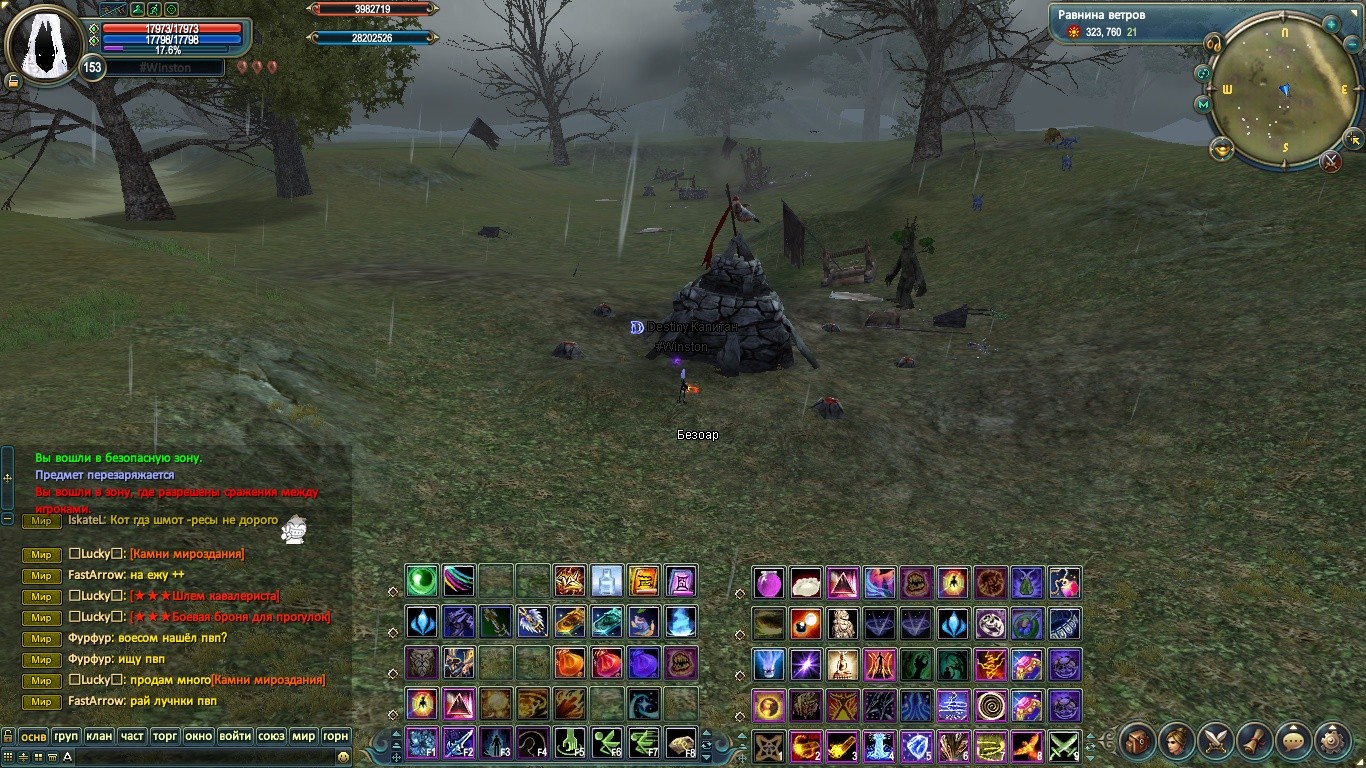Use the F8 gold ore hotbar slot
The width and height of the screenshot is (1366, 768).
tap(681, 744)
